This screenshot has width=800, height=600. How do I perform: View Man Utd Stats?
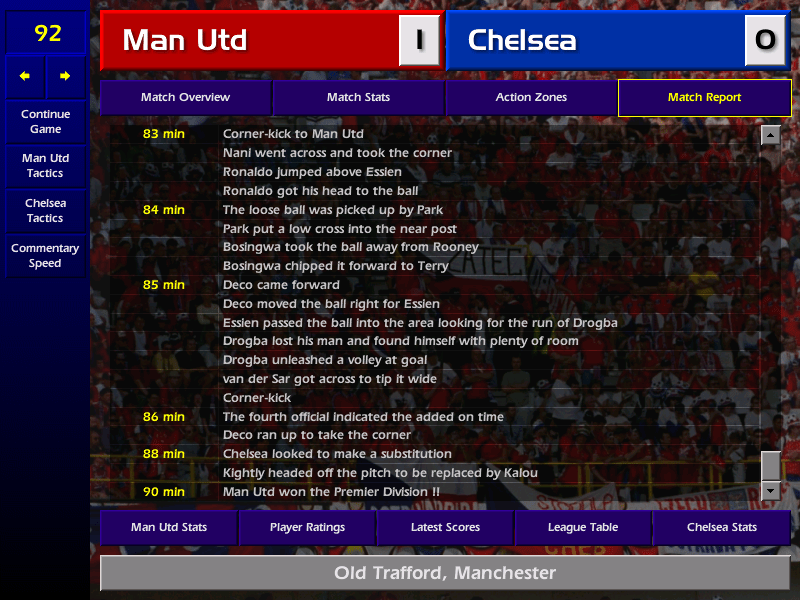(x=168, y=527)
